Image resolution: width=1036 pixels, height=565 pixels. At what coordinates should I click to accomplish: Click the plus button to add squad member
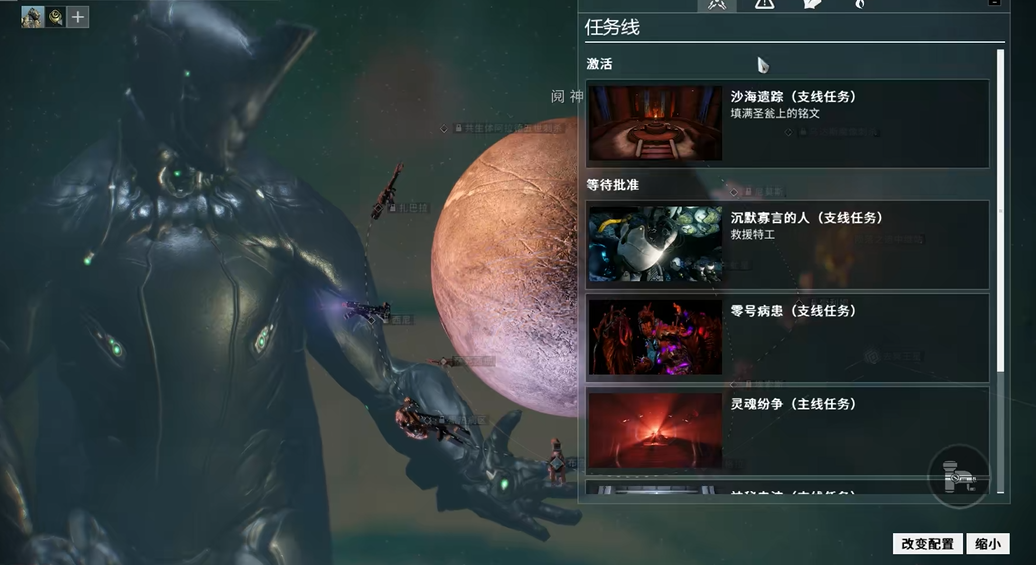coord(78,17)
